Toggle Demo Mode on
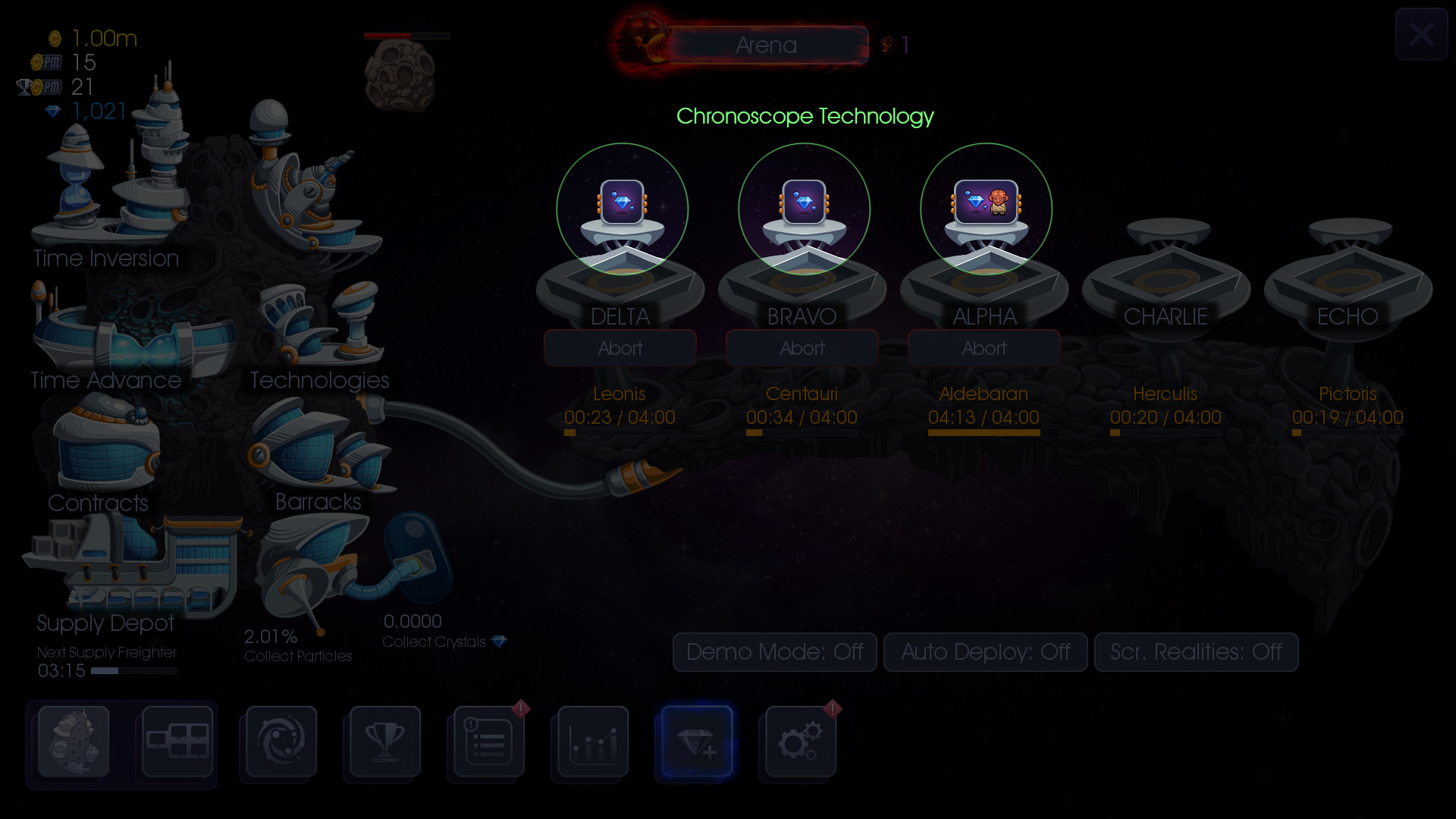The image size is (1456, 819). tap(774, 652)
